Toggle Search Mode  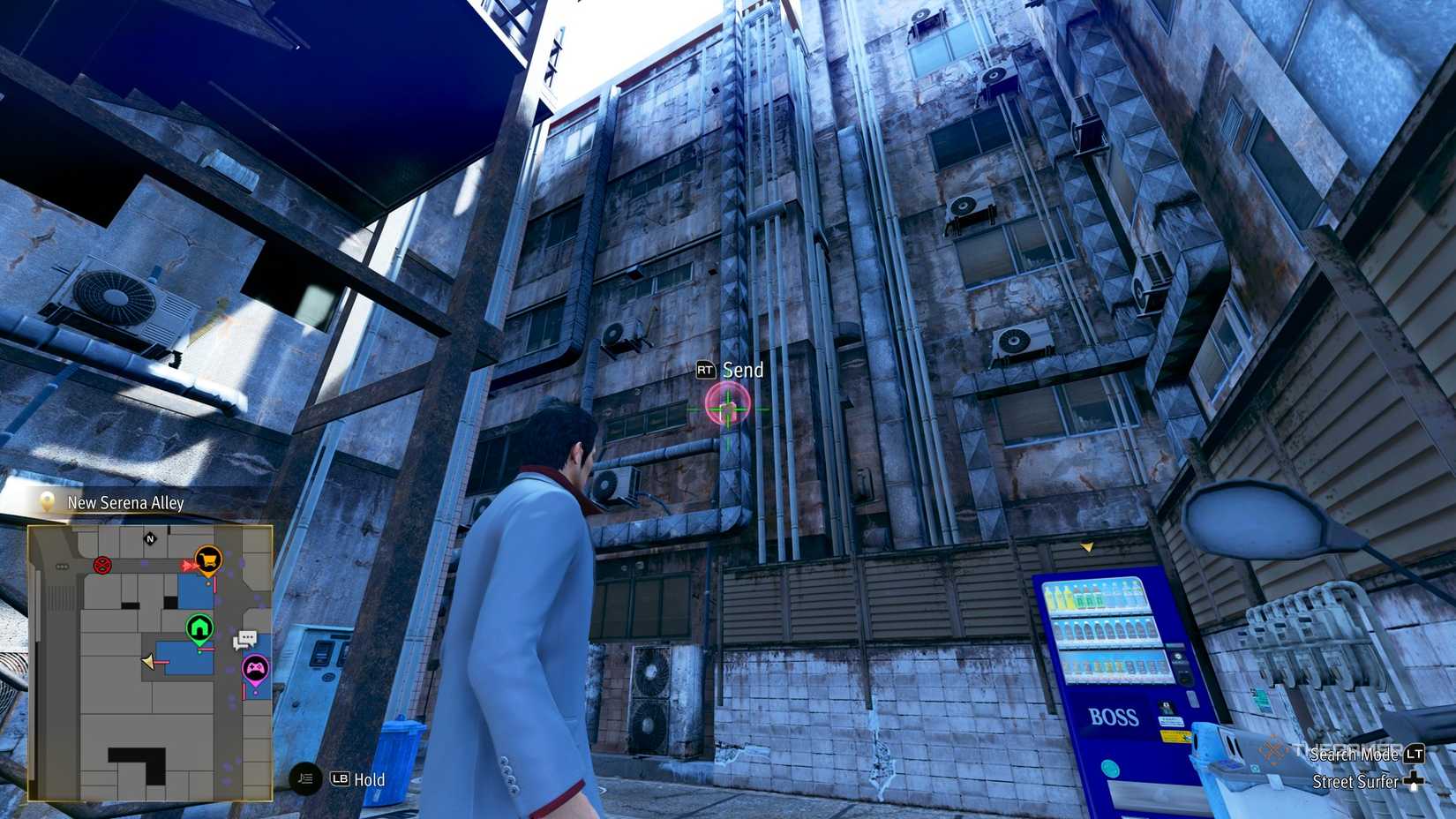(1354, 755)
